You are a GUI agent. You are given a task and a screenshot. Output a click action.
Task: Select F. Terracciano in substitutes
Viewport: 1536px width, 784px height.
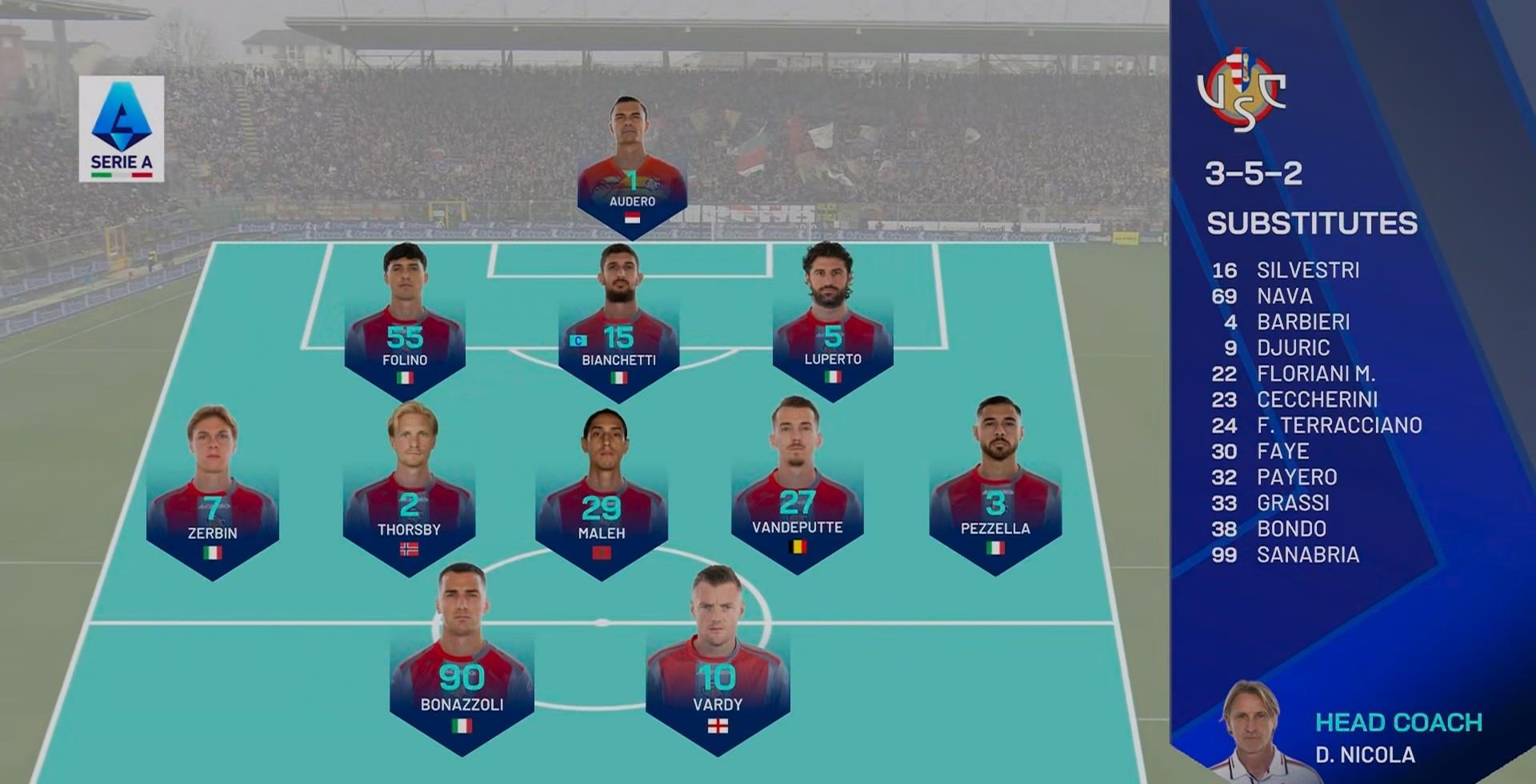coord(1339,426)
